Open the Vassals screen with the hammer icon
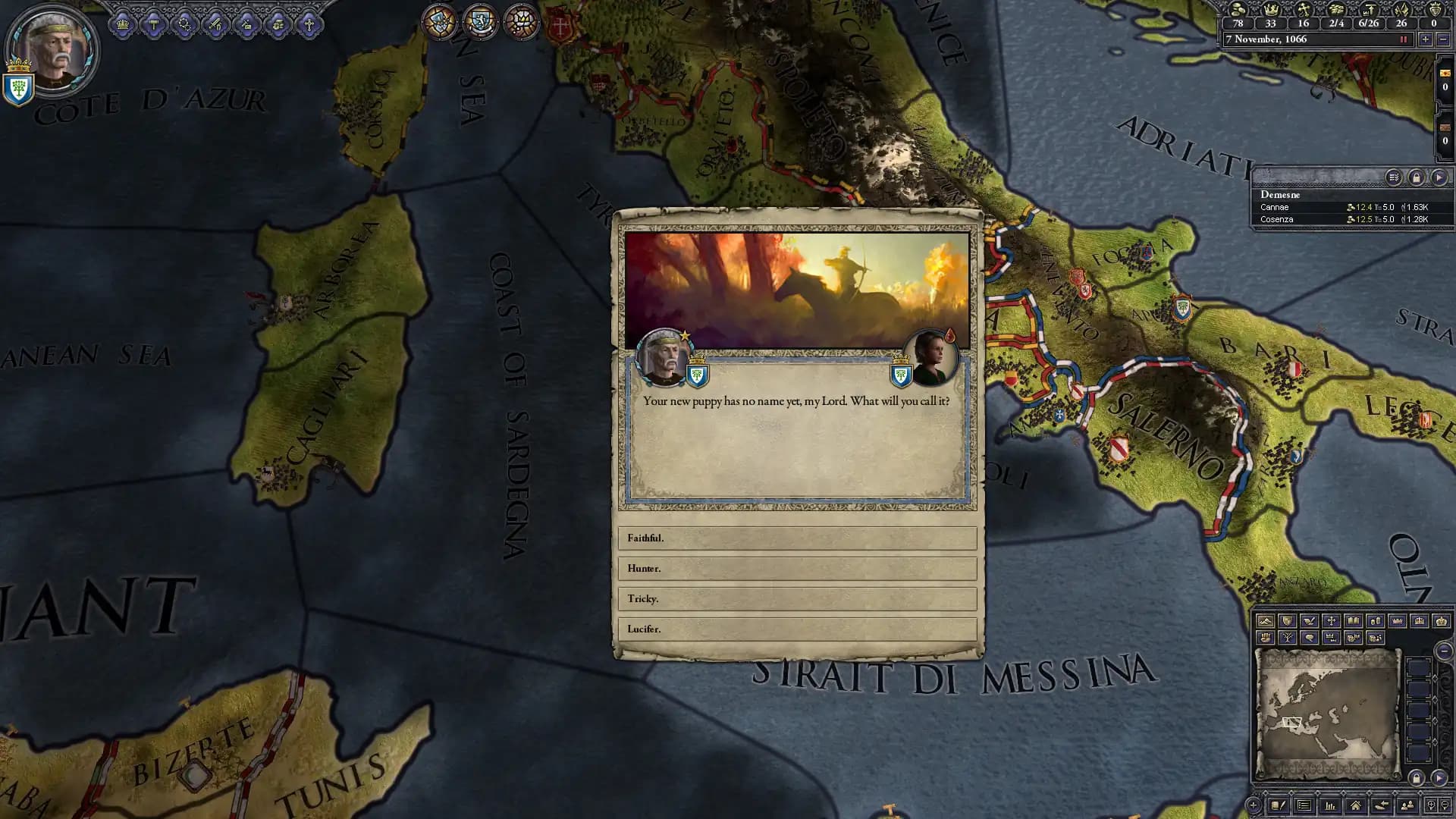Screen dimensions: 1456x819 point(154,24)
